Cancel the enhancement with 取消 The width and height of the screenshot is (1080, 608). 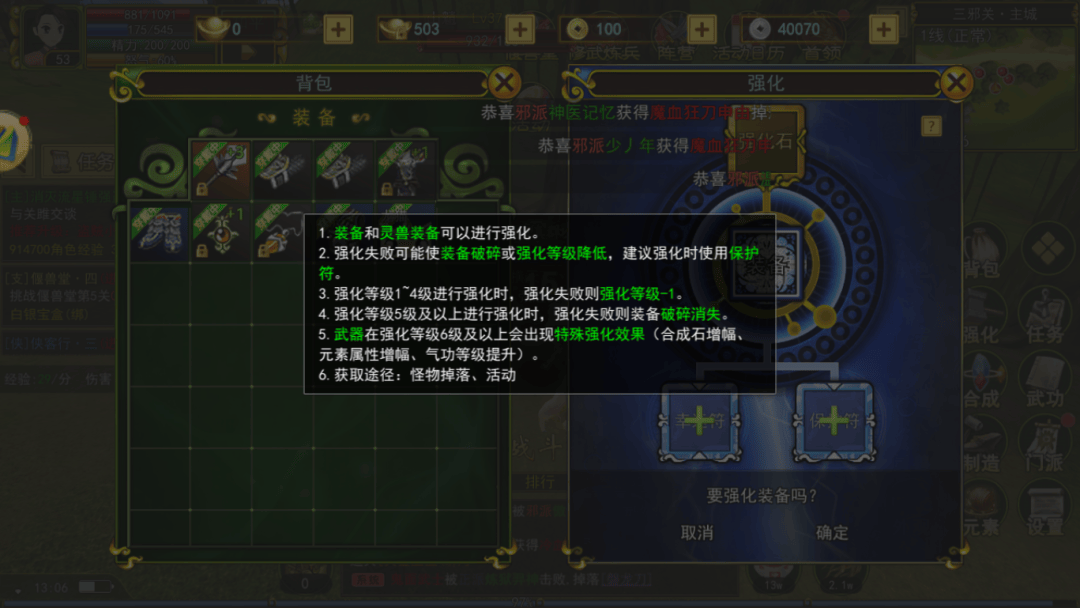click(697, 533)
